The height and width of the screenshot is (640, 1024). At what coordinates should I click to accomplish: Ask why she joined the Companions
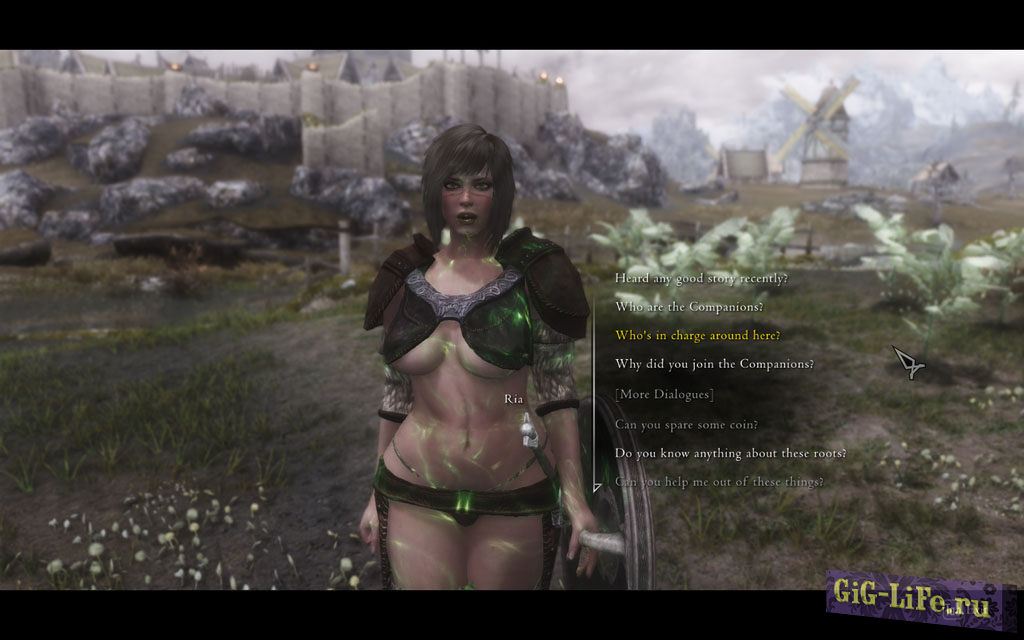tap(714, 364)
